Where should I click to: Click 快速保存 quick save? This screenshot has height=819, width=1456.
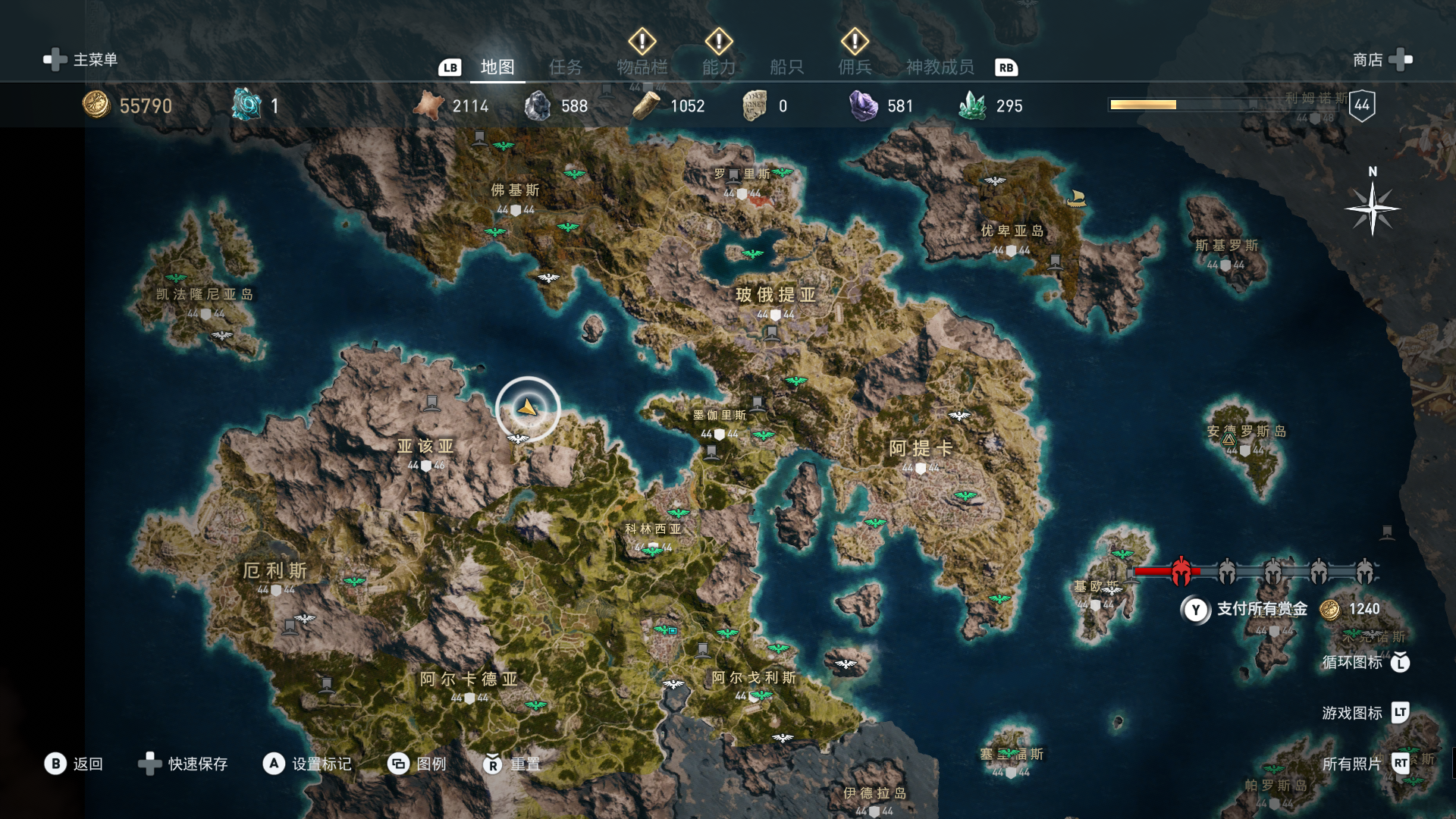tap(184, 764)
